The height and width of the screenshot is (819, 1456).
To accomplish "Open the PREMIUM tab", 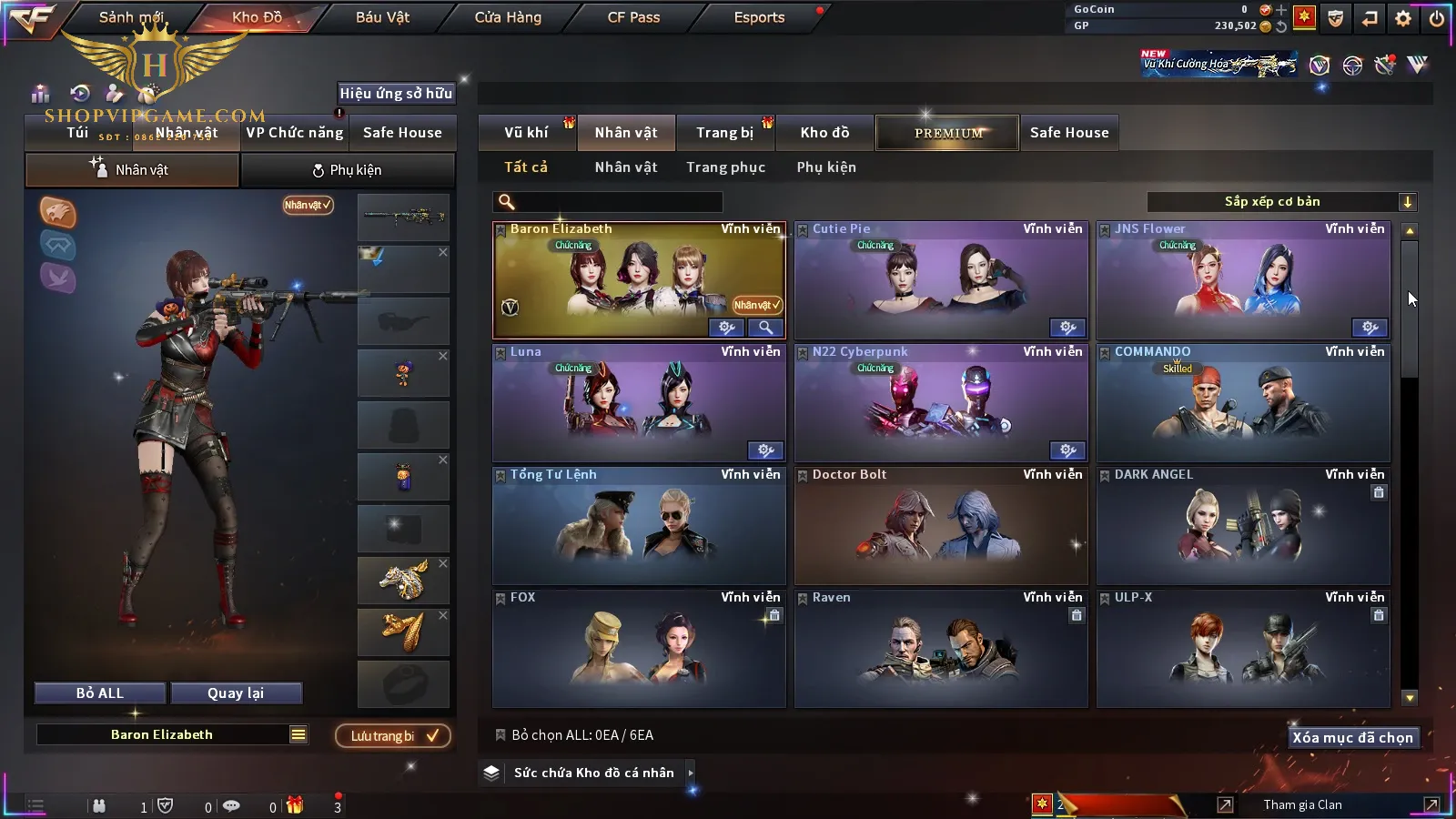I will pos(947,133).
